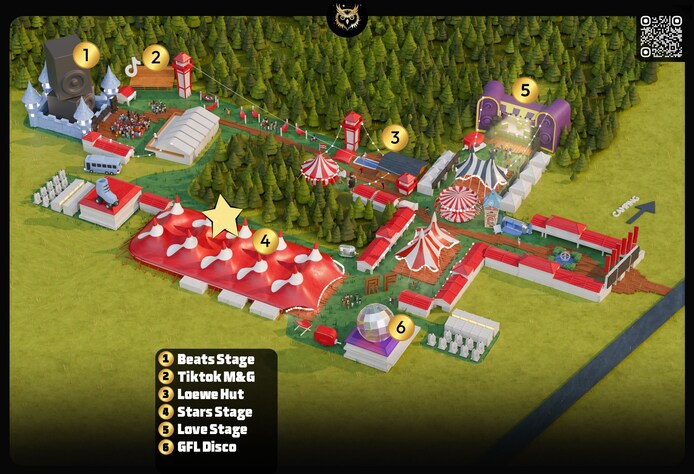Open map marker 3 near the red tower
694x474 pixels.
[x=395, y=138]
